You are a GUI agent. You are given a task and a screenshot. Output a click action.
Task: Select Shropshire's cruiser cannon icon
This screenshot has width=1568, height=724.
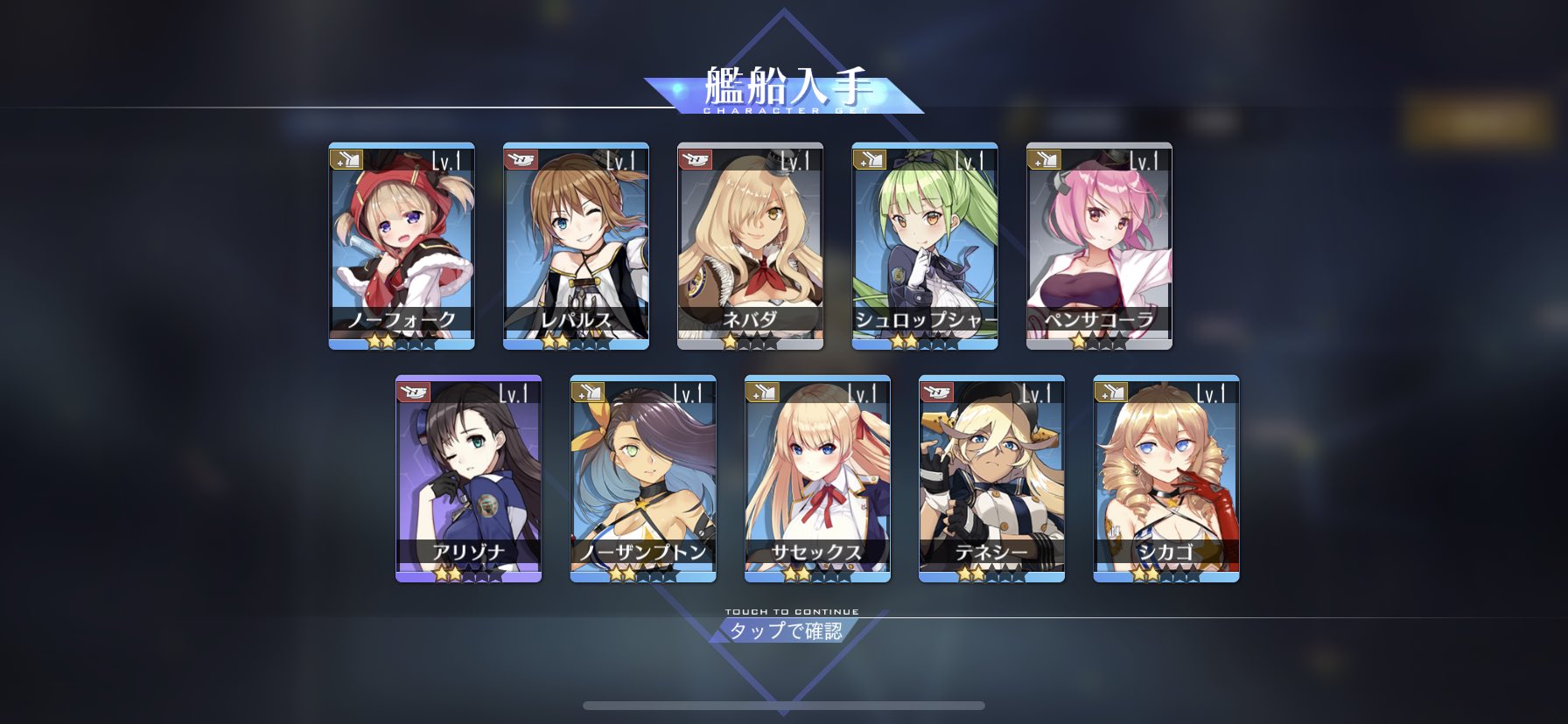point(872,157)
